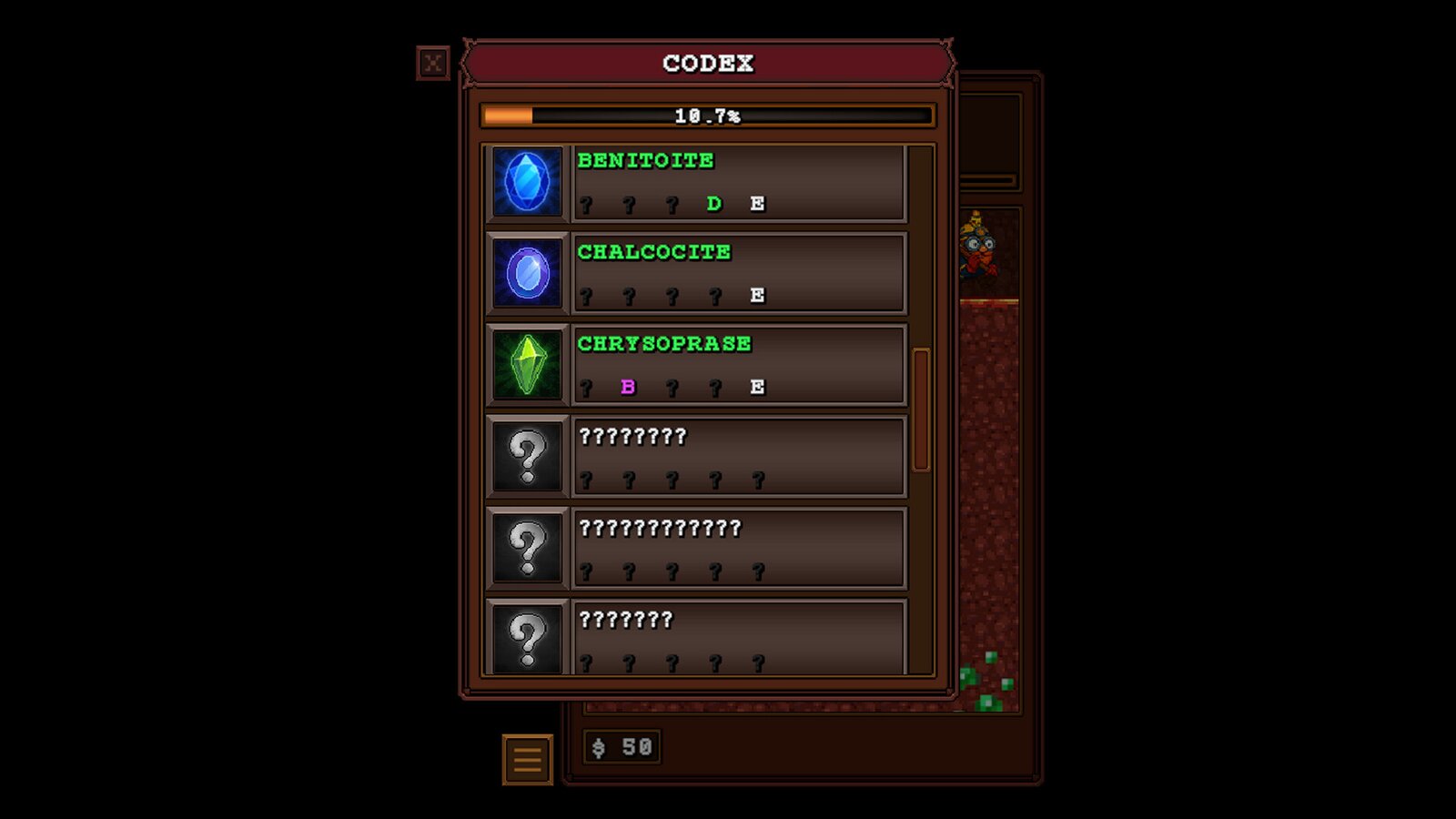Close the Codex window
Image resolution: width=1456 pixels, height=819 pixels.
tap(433, 63)
